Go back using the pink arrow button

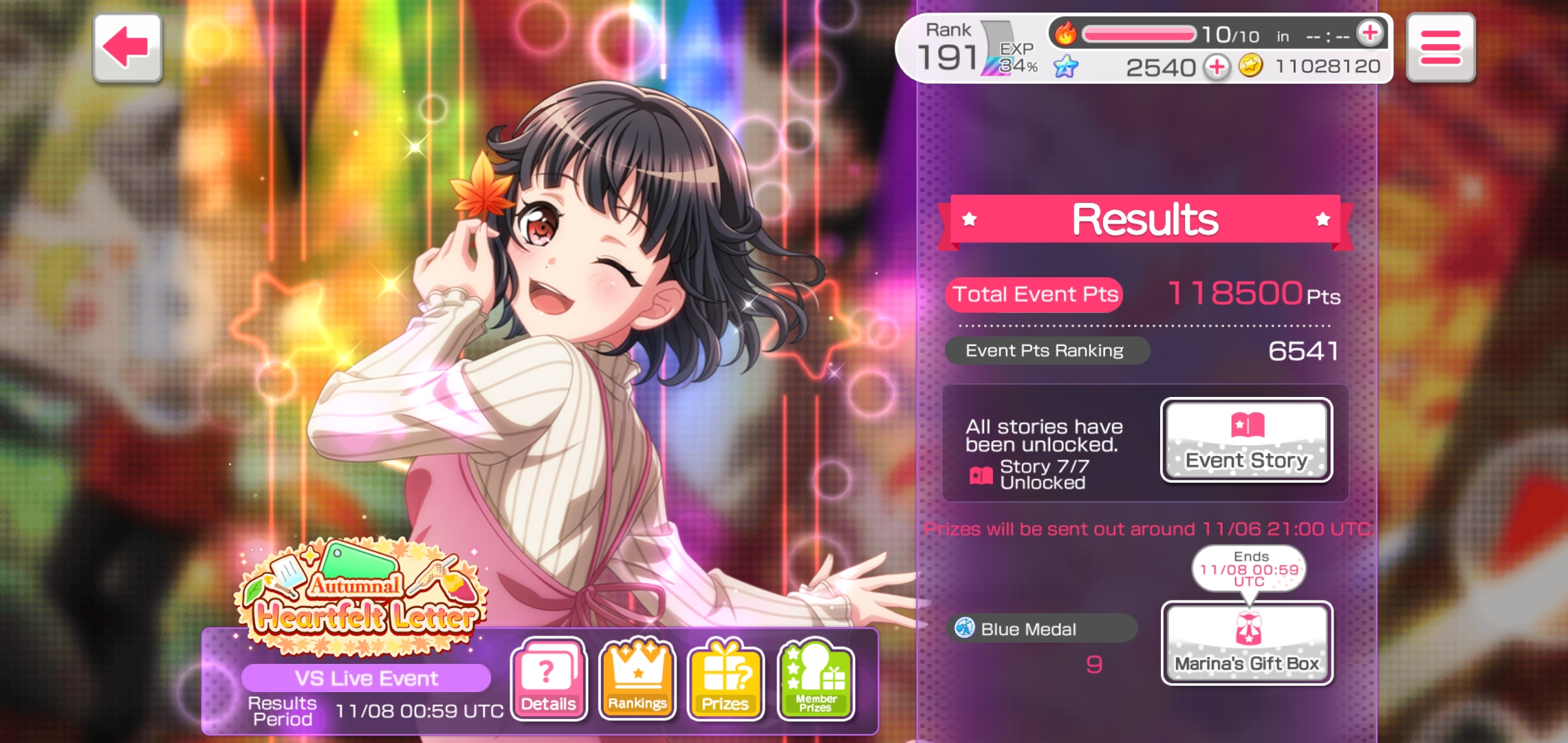pyautogui.click(x=127, y=48)
